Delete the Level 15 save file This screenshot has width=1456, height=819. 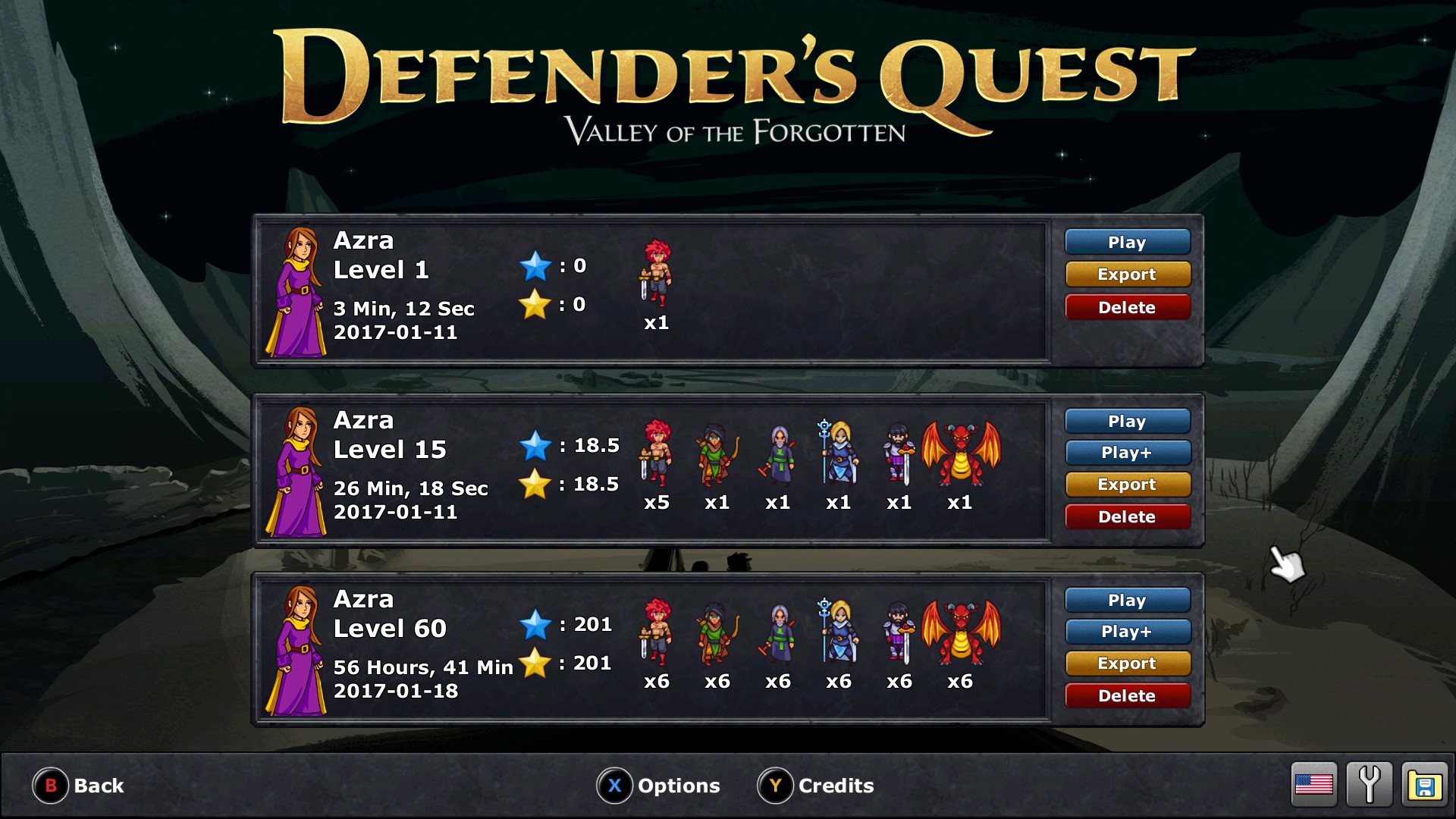(x=1127, y=517)
